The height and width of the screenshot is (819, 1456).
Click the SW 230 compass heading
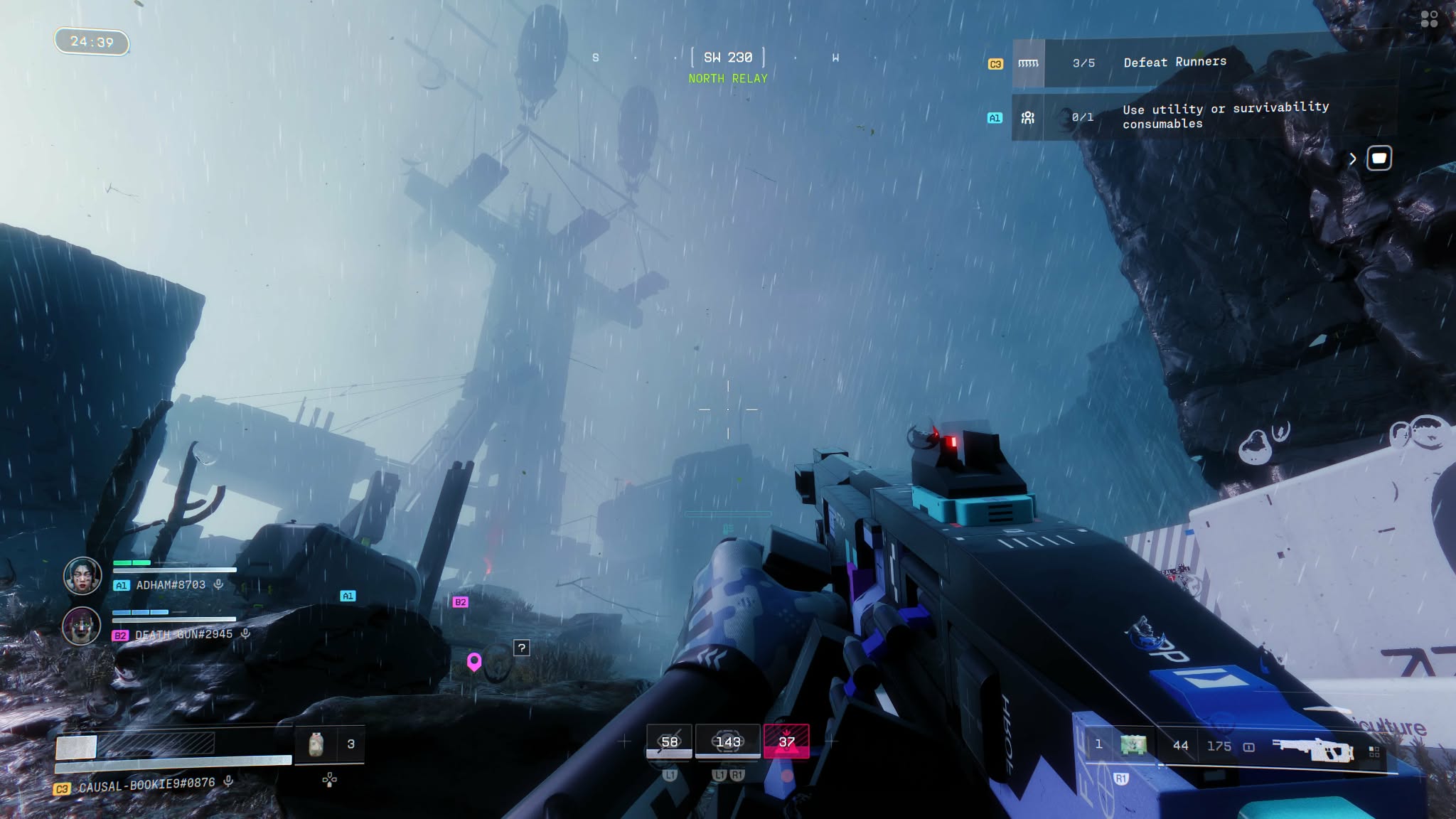pos(728,58)
